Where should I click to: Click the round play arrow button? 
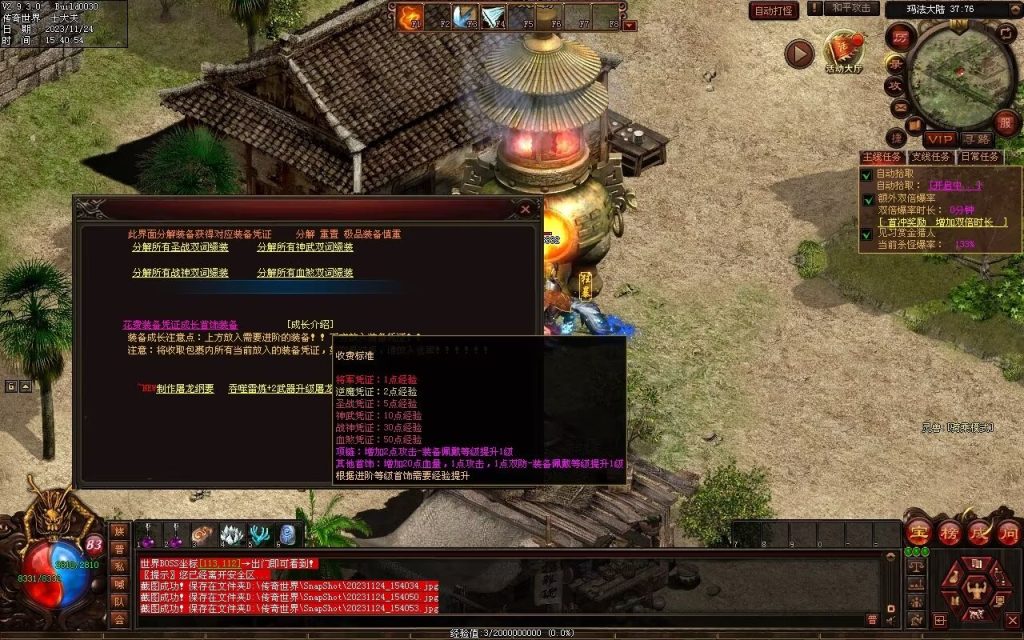(x=798, y=53)
